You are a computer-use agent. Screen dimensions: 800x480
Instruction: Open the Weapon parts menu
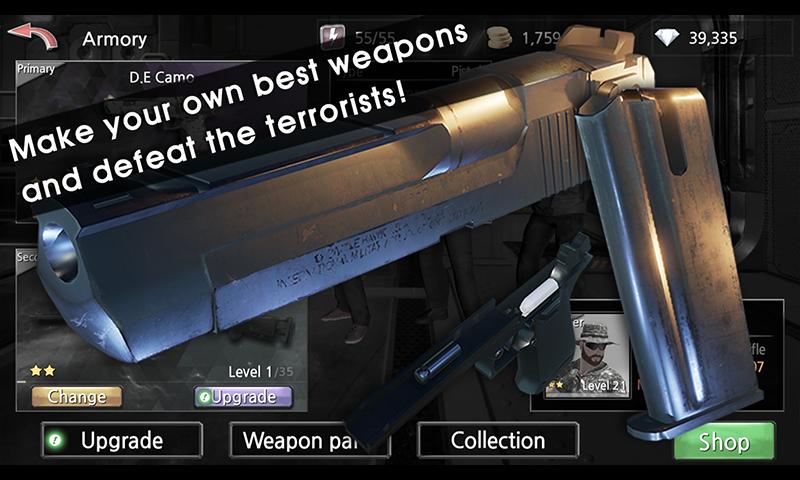(296, 440)
